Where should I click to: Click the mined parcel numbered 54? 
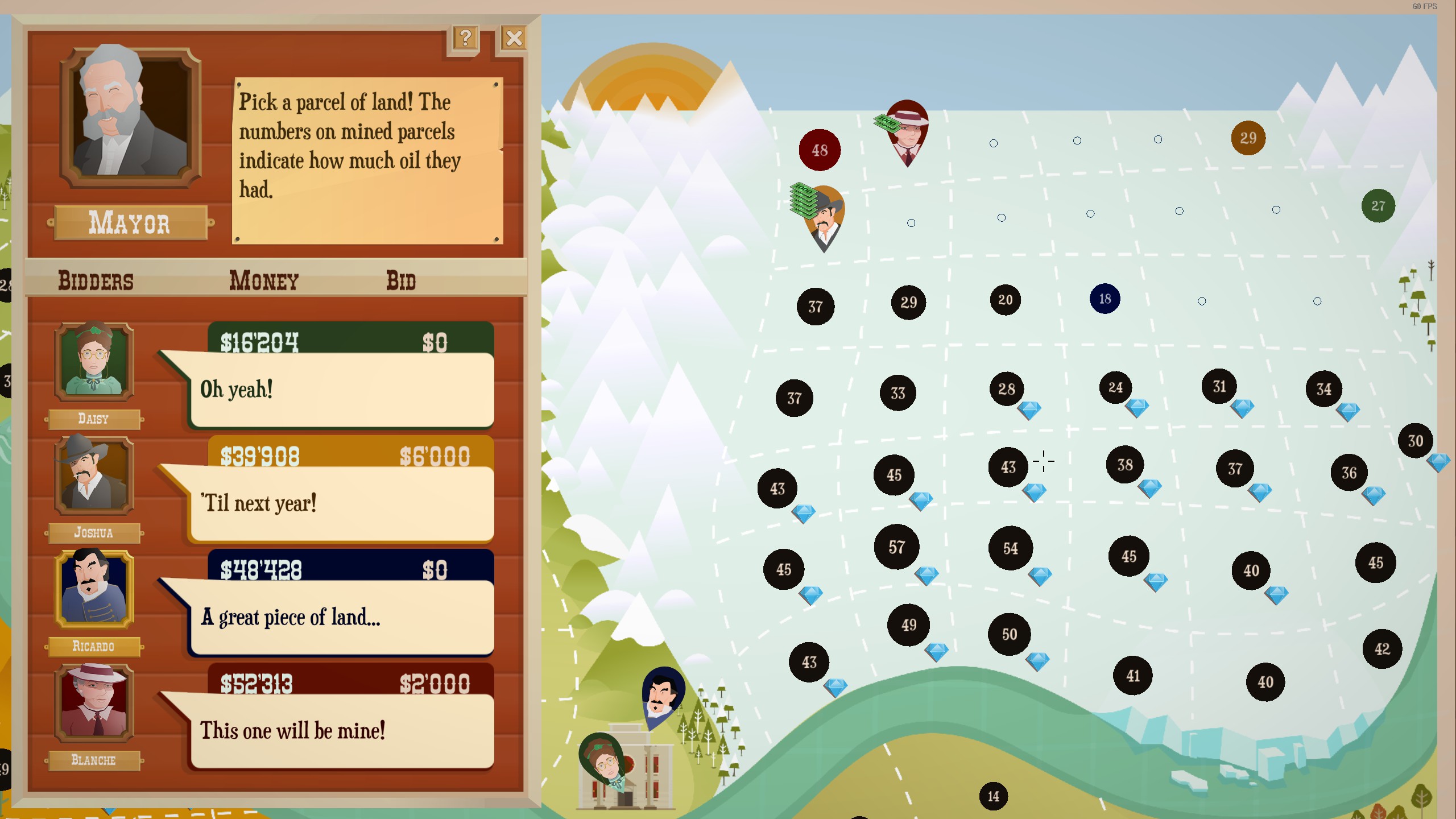[x=1011, y=548]
